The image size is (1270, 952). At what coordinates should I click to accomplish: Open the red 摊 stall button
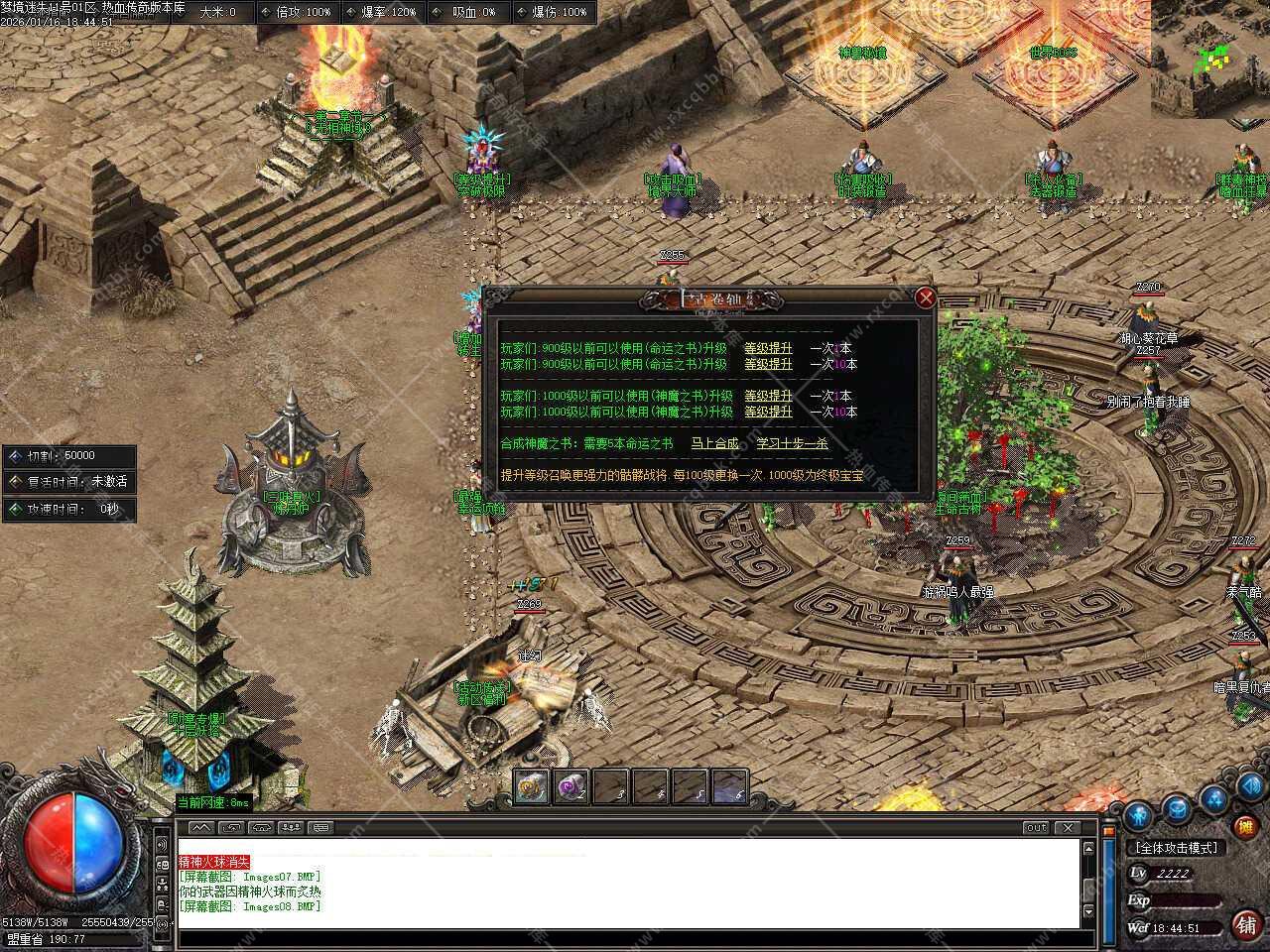(1244, 825)
